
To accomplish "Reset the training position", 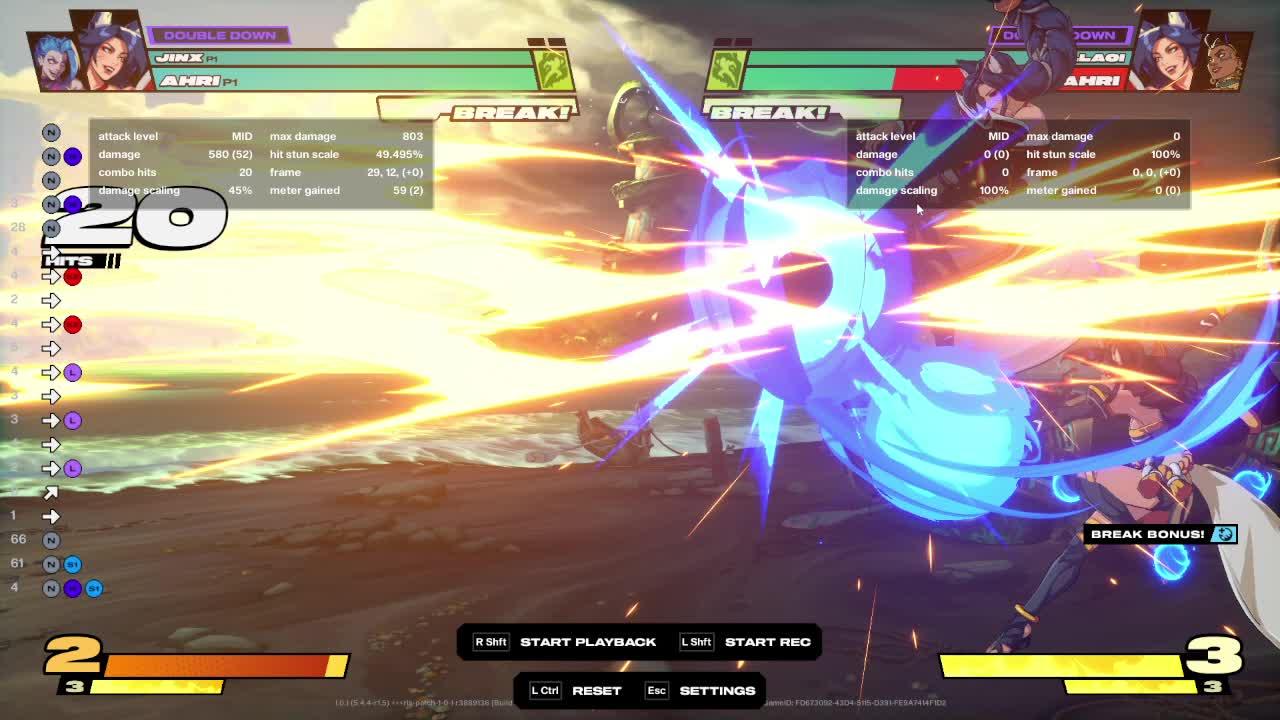I will (596, 691).
